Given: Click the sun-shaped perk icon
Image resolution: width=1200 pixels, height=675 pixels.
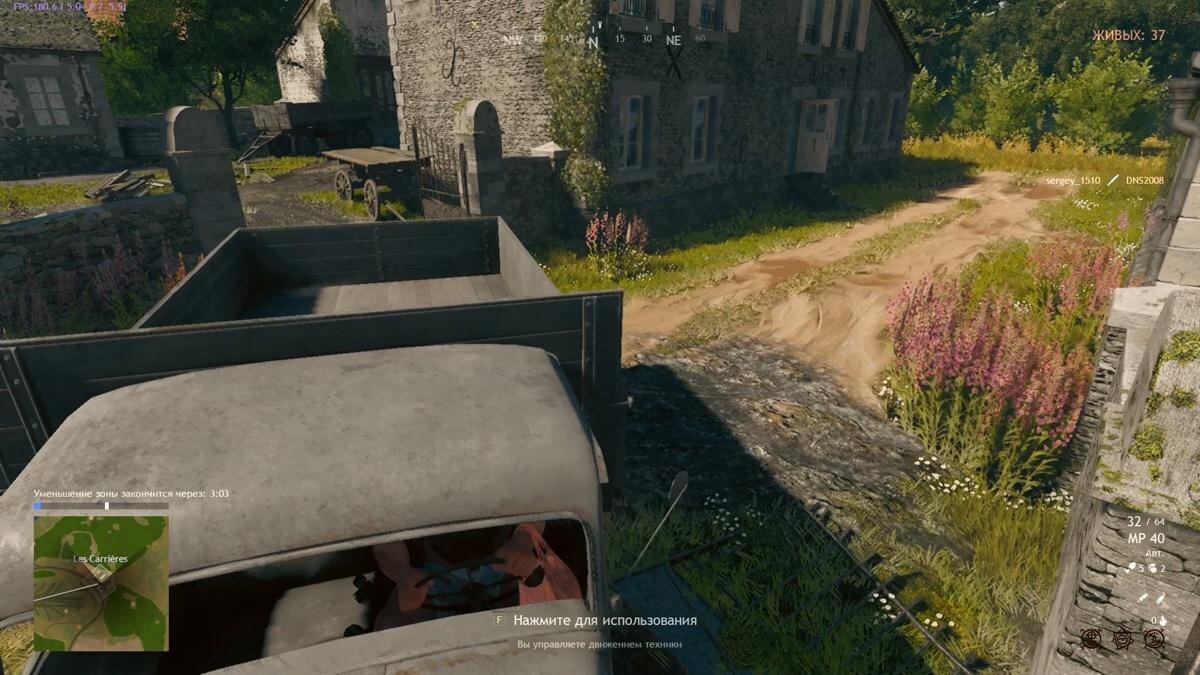Looking at the screenshot, I should pos(1123,638).
